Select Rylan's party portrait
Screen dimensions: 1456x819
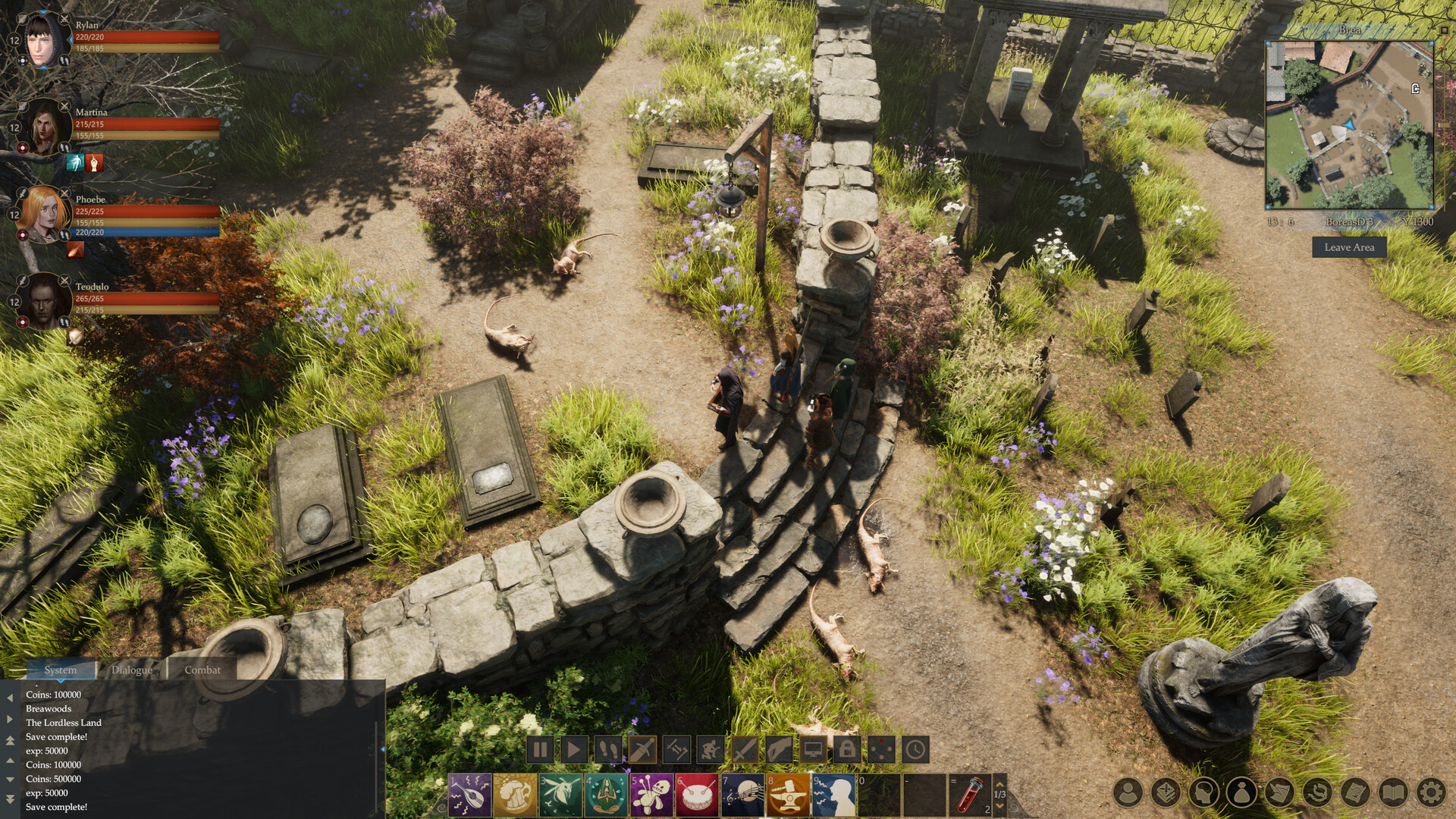click(x=42, y=39)
